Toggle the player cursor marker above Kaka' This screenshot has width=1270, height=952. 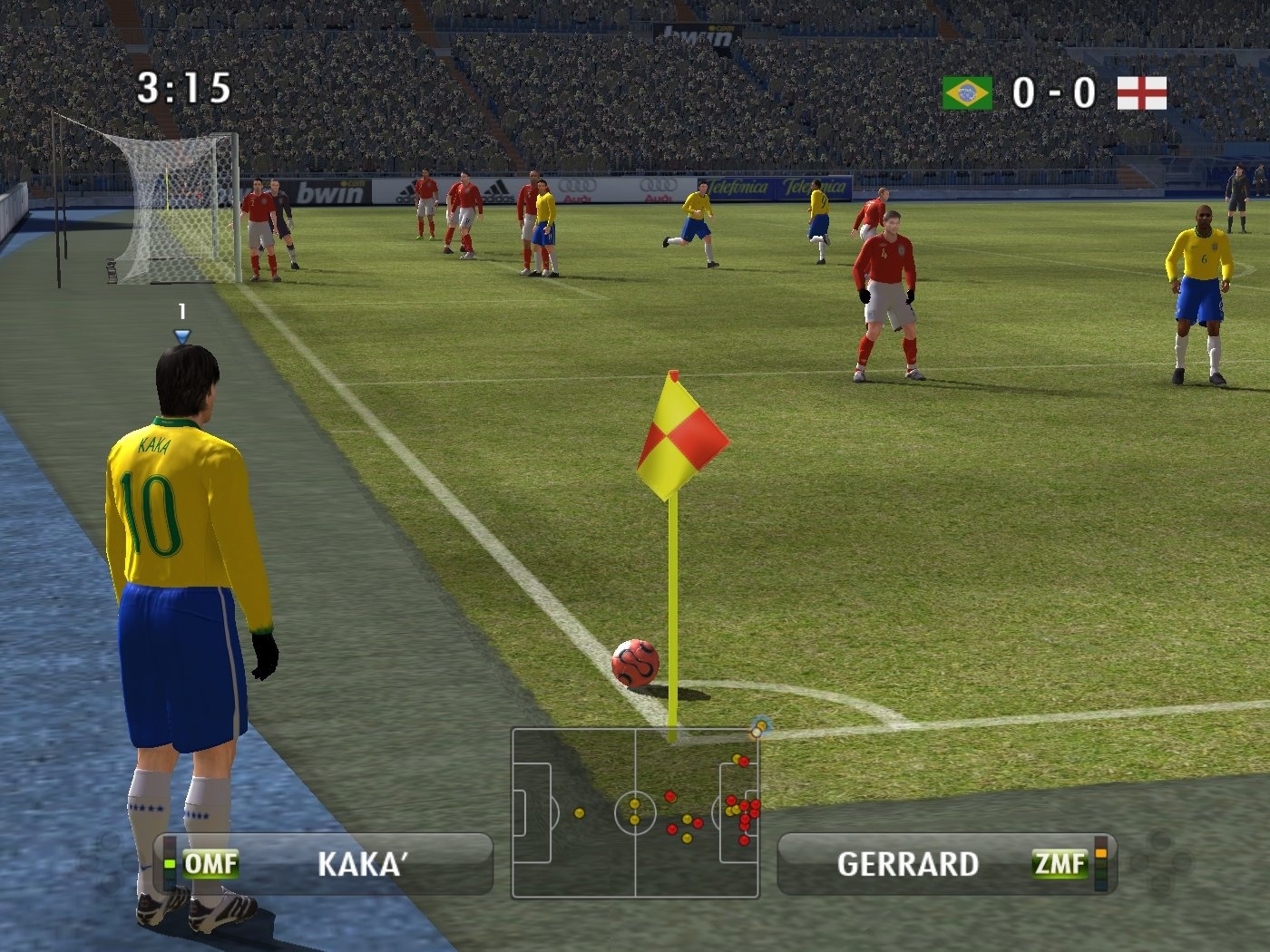[x=181, y=335]
